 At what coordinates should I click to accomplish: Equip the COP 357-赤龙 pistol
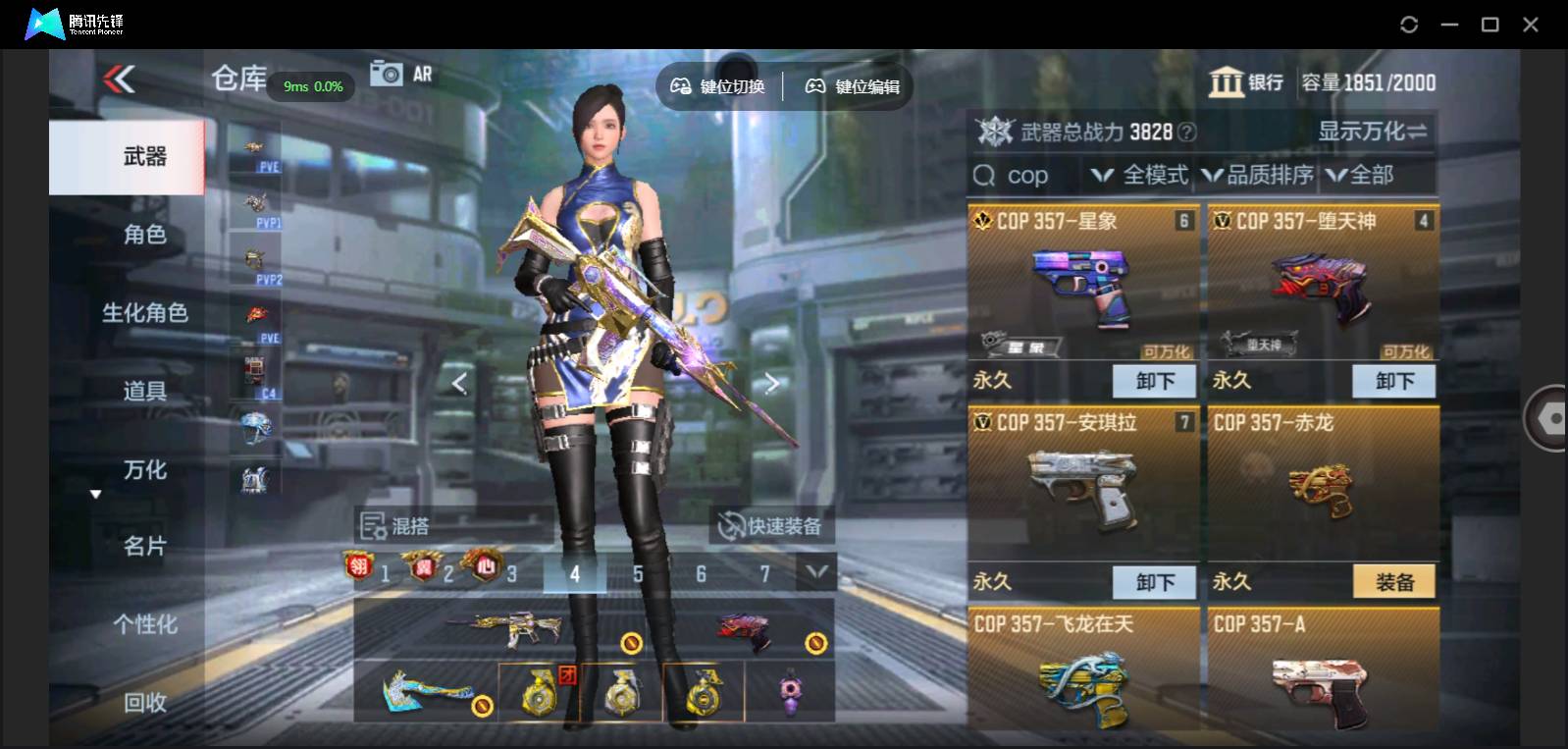[1393, 582]
